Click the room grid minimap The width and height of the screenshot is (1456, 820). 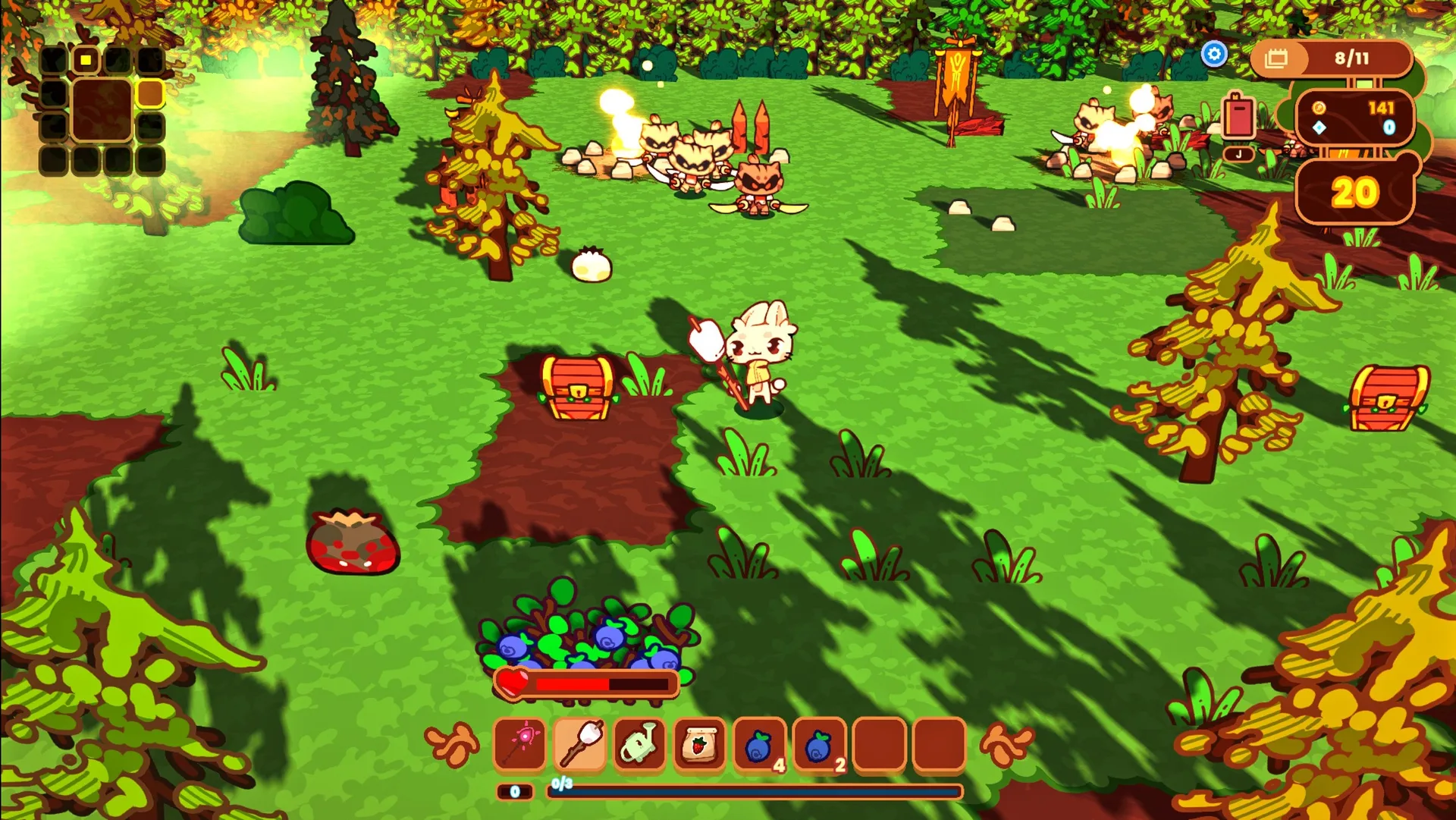(102, 111)
